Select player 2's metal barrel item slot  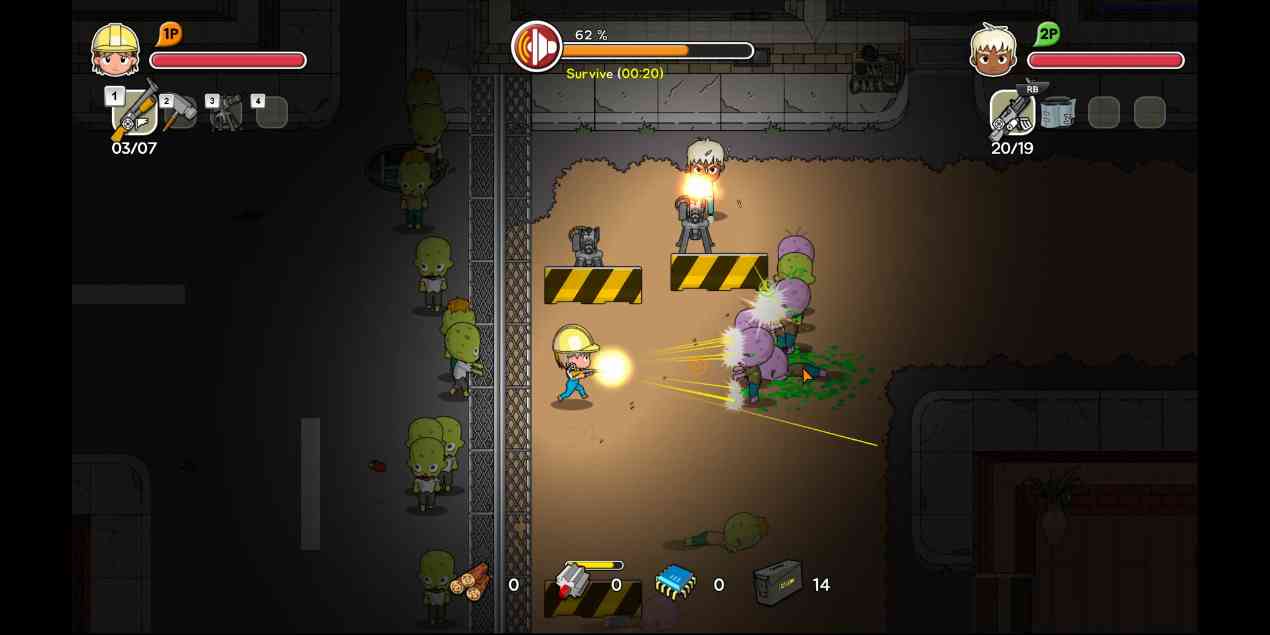coord(1057,113)
